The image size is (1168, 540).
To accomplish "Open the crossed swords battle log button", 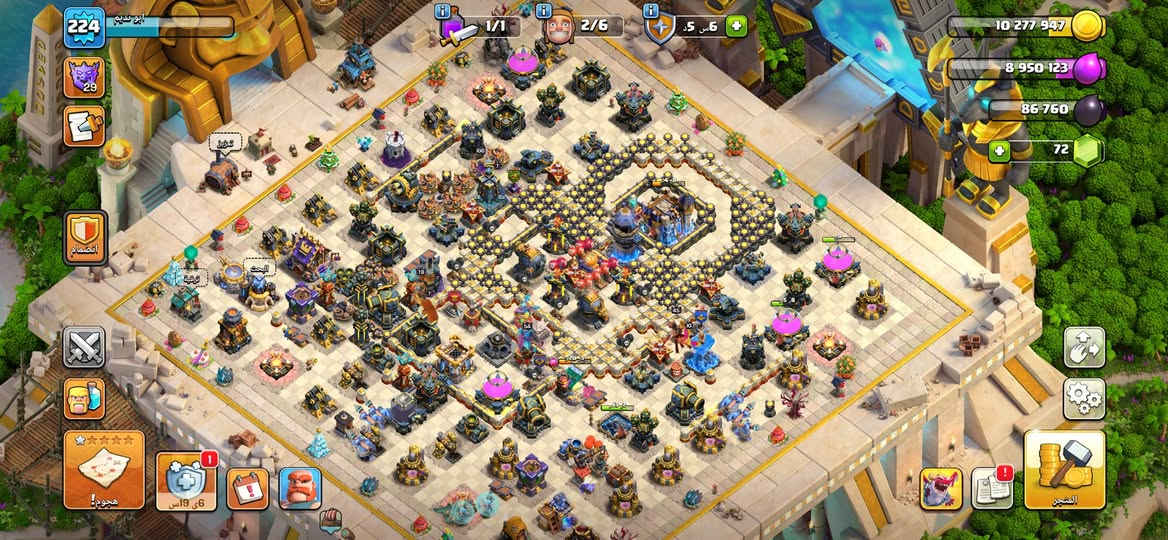I will click(84, 347).
